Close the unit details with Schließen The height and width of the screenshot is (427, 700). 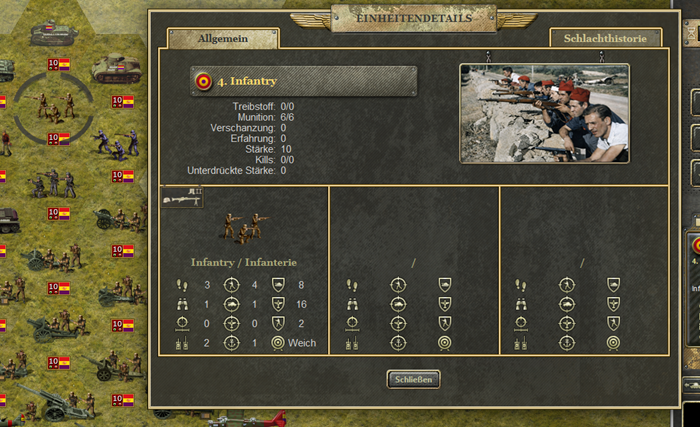[413, 379]
